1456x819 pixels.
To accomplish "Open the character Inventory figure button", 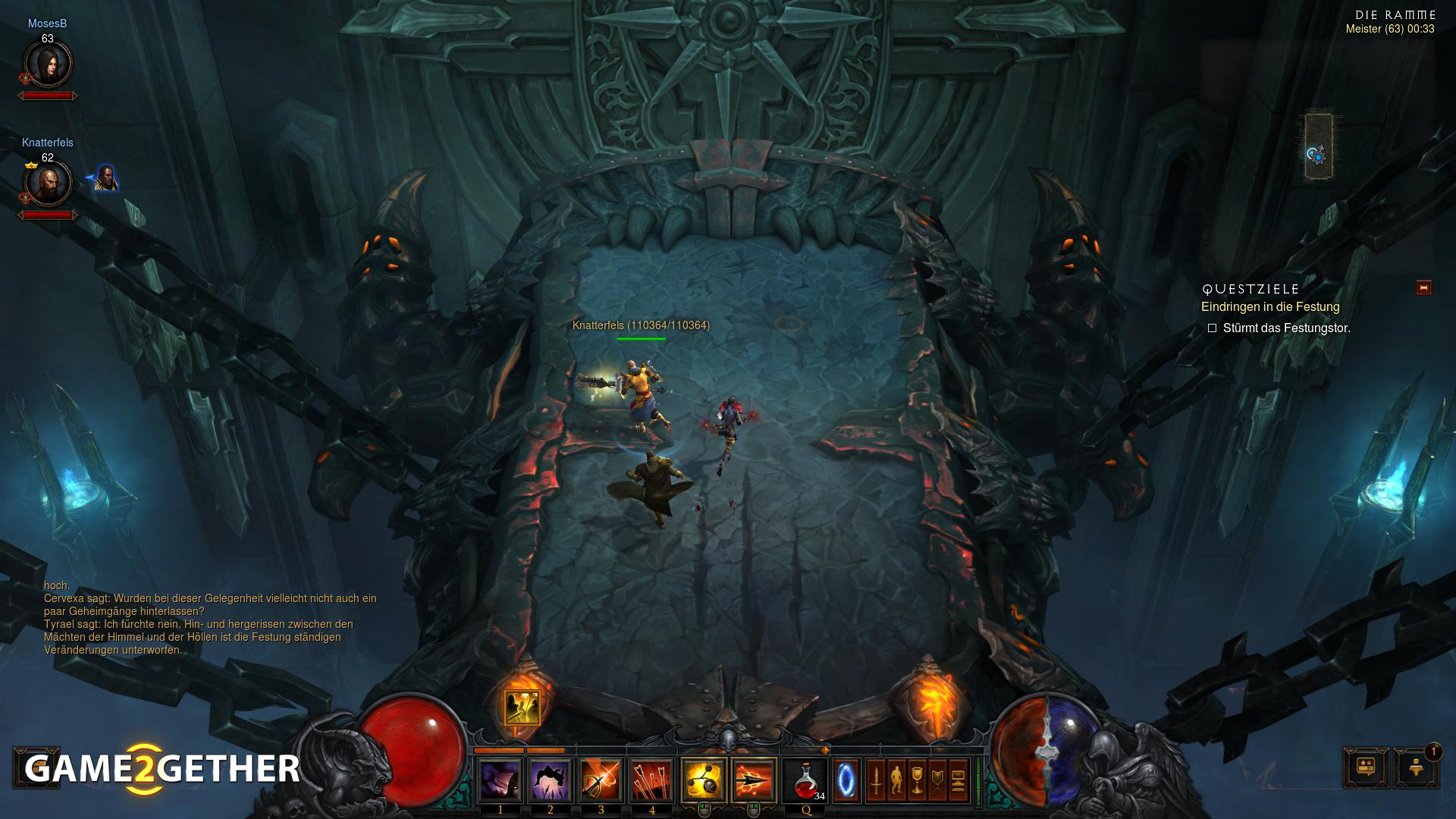I will click(896, 780).
